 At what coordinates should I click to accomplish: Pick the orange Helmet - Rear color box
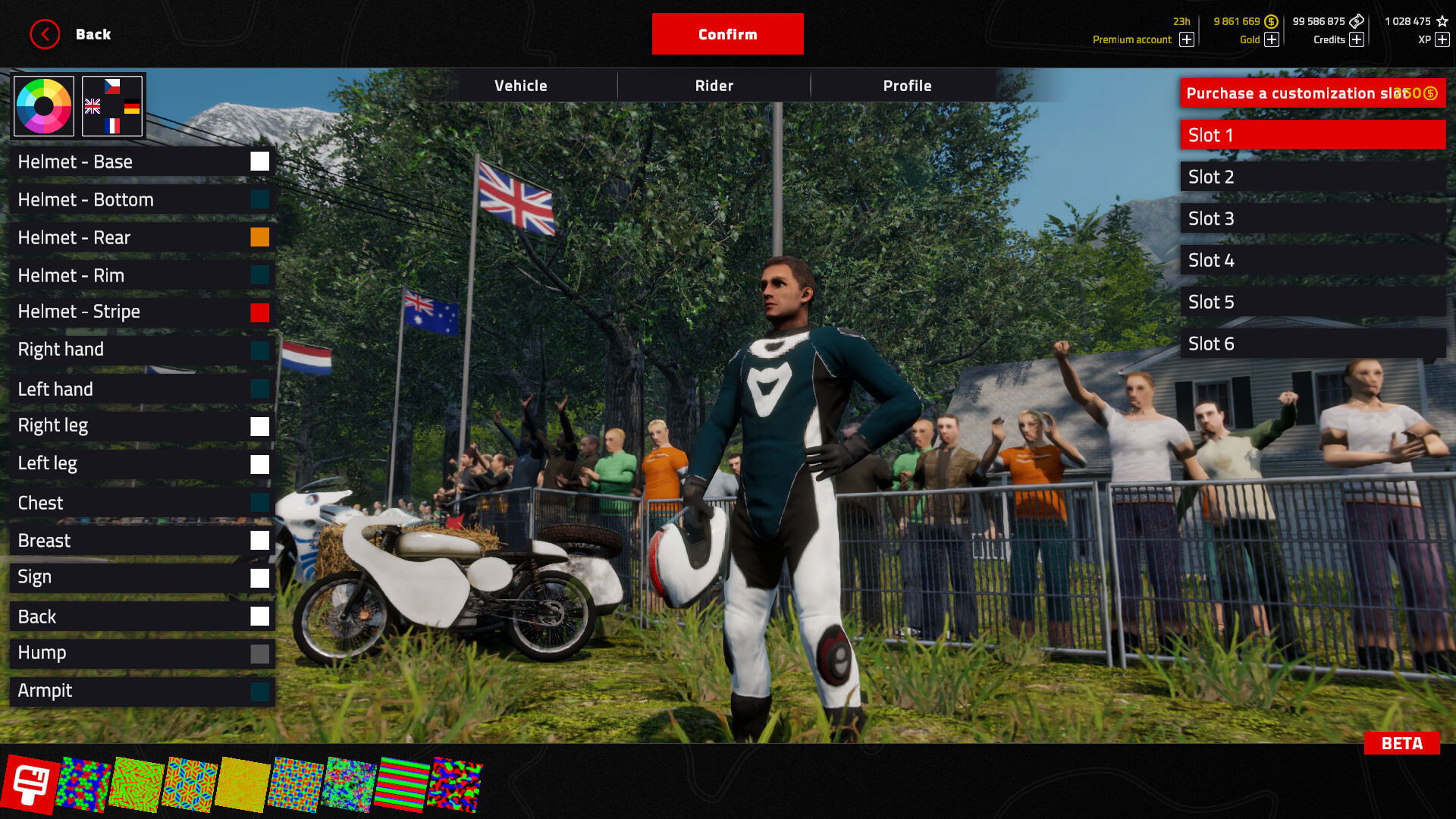(260, 237)
